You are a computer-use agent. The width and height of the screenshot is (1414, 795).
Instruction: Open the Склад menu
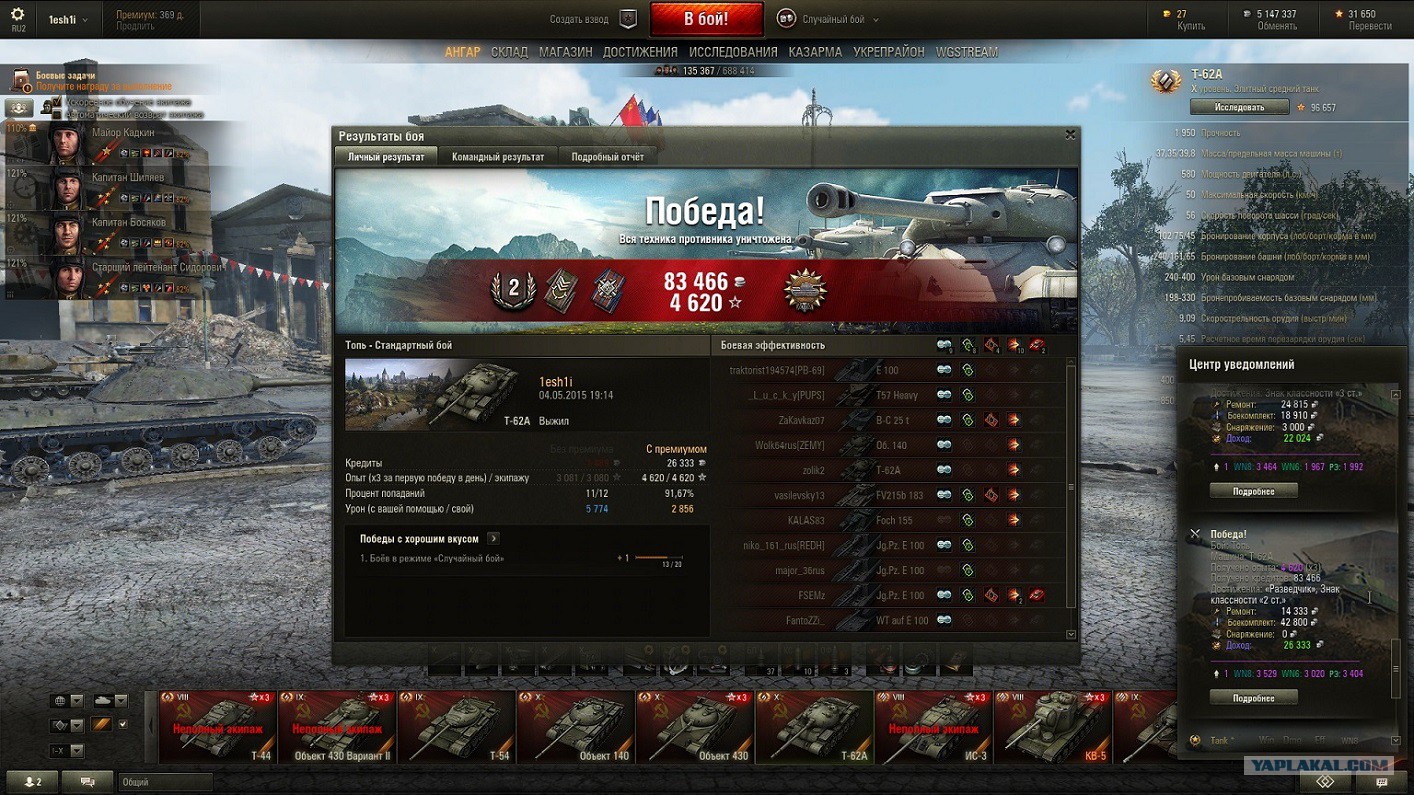(x=509, y=52)
